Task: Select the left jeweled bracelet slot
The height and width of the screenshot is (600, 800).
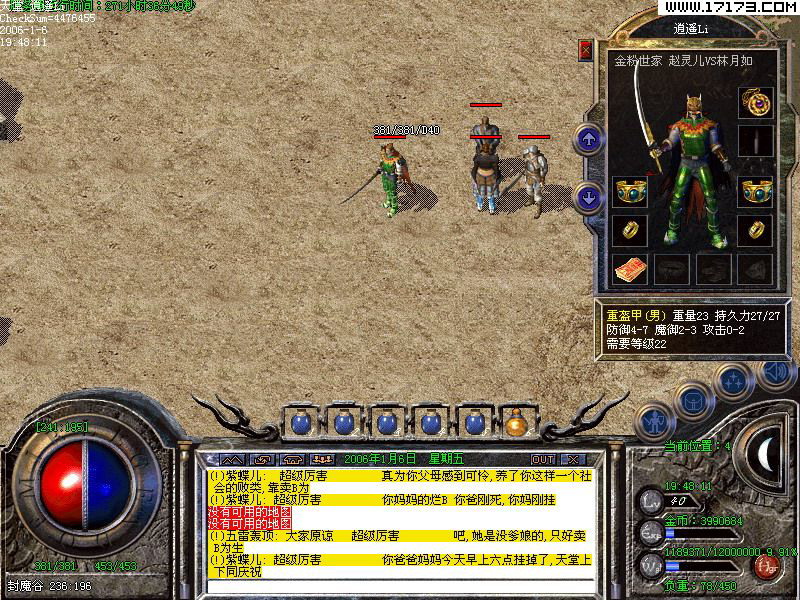Action: click(x=628, y=191)
